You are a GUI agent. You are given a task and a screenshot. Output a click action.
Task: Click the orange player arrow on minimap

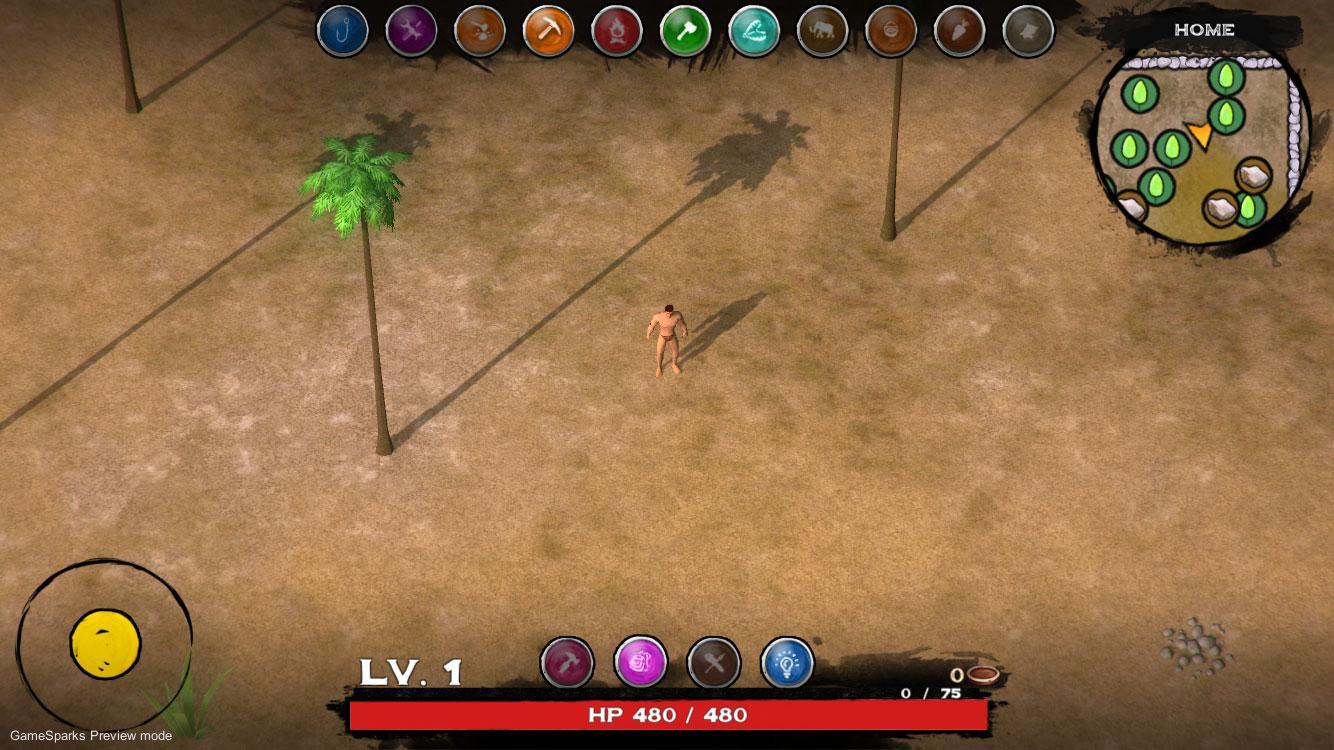(1199, 135)
